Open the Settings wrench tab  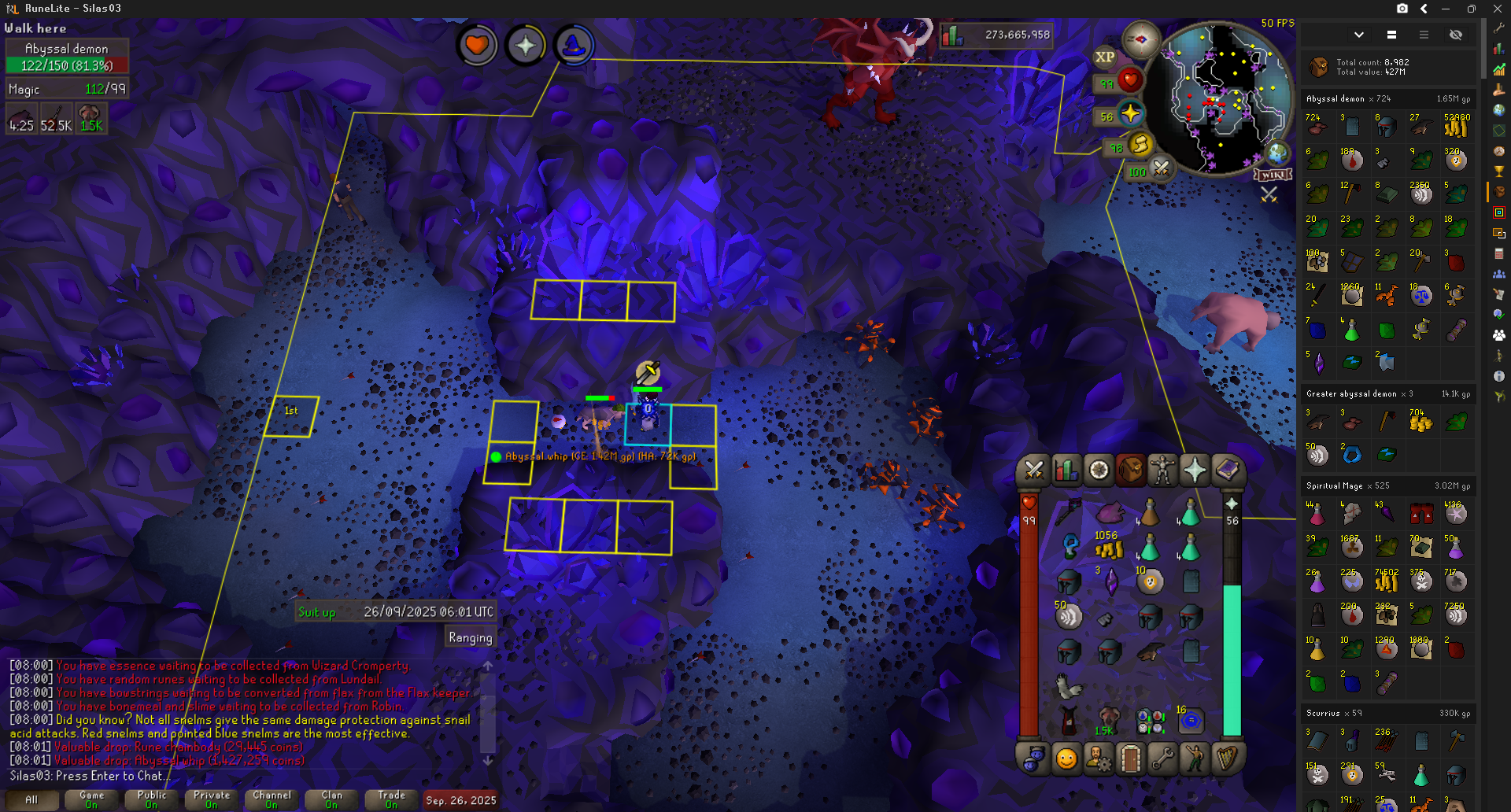tap(1162, 758)
